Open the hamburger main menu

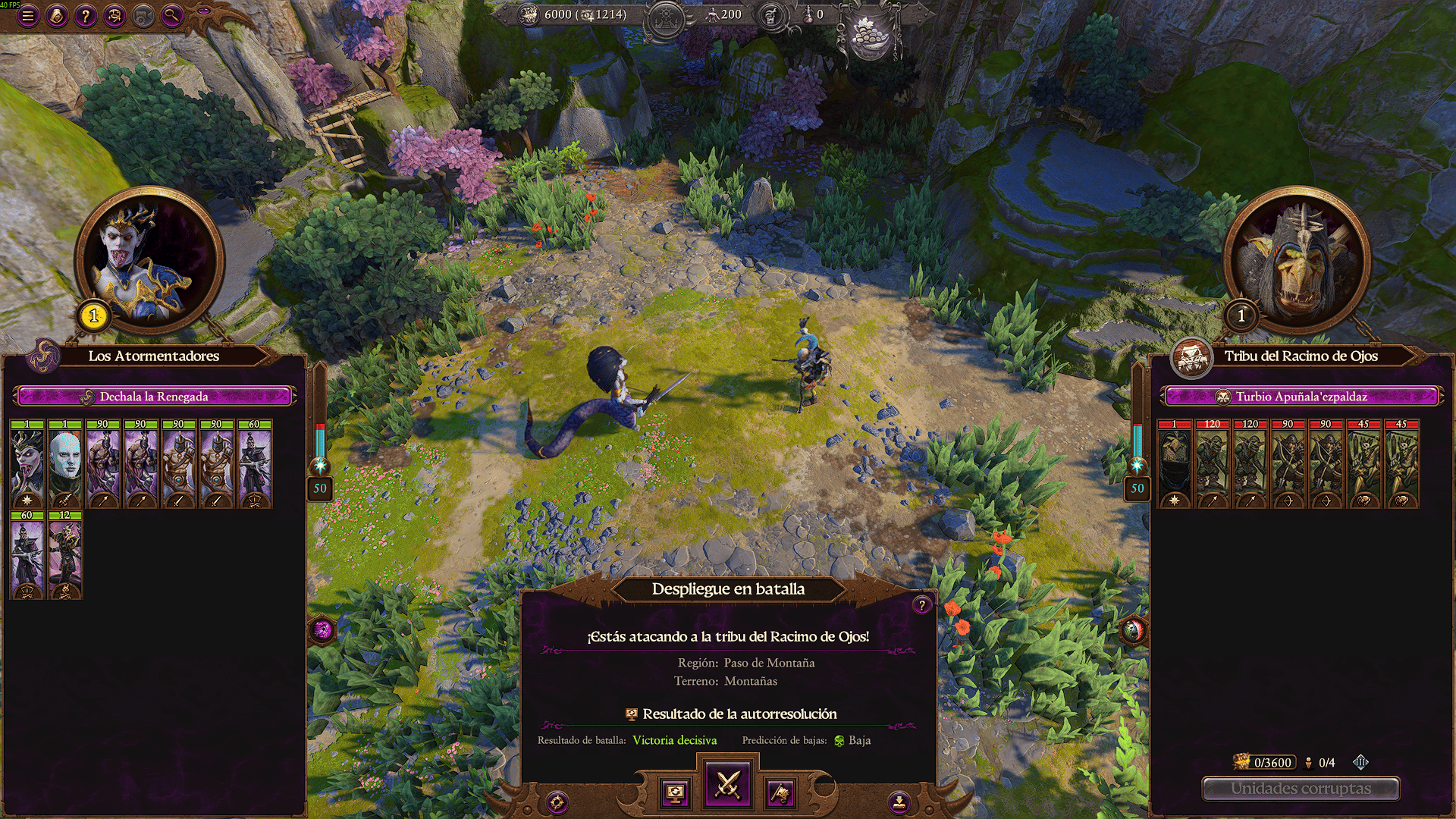28,15
